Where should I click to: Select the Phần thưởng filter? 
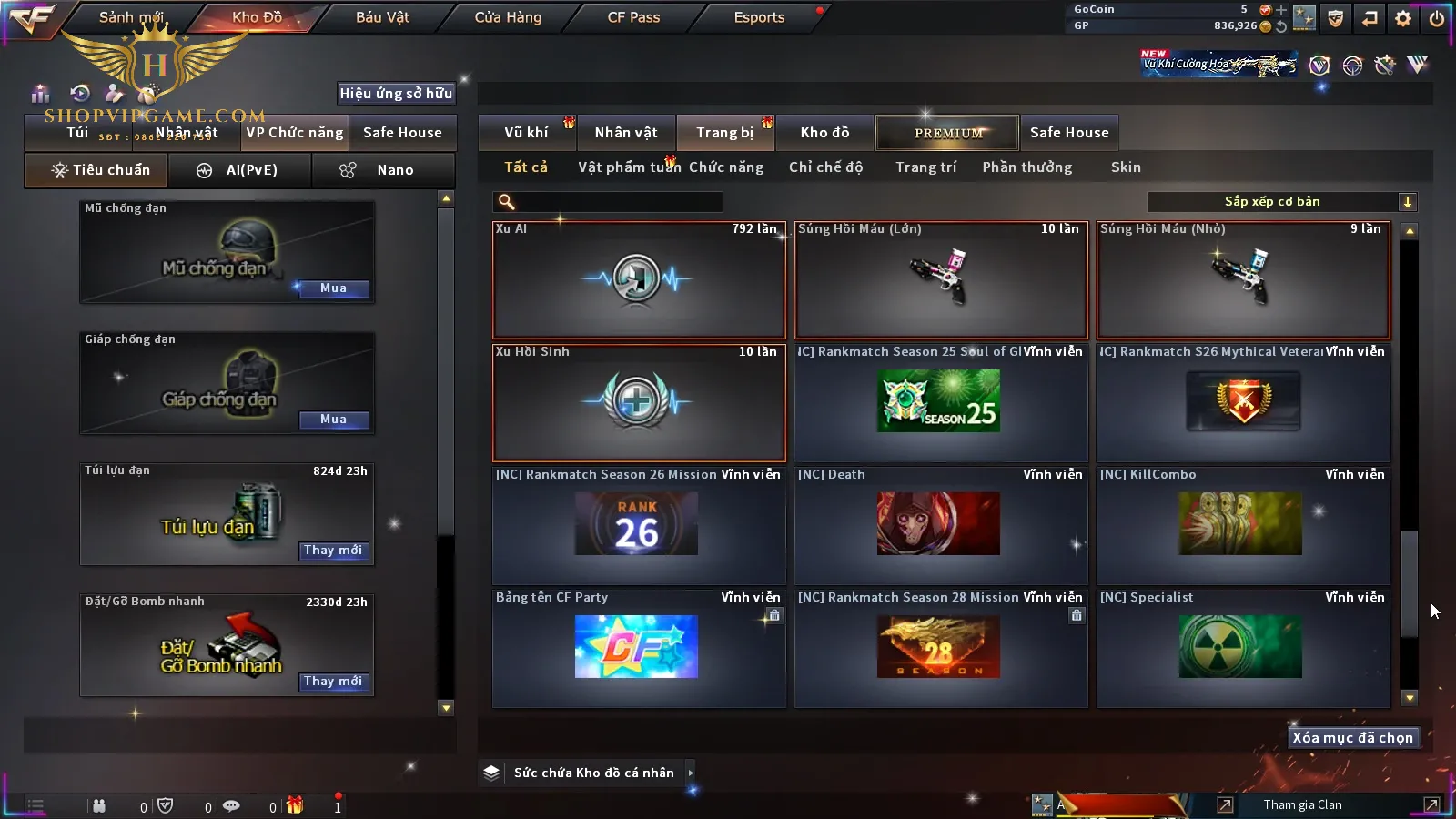(x=1026, y=167)
